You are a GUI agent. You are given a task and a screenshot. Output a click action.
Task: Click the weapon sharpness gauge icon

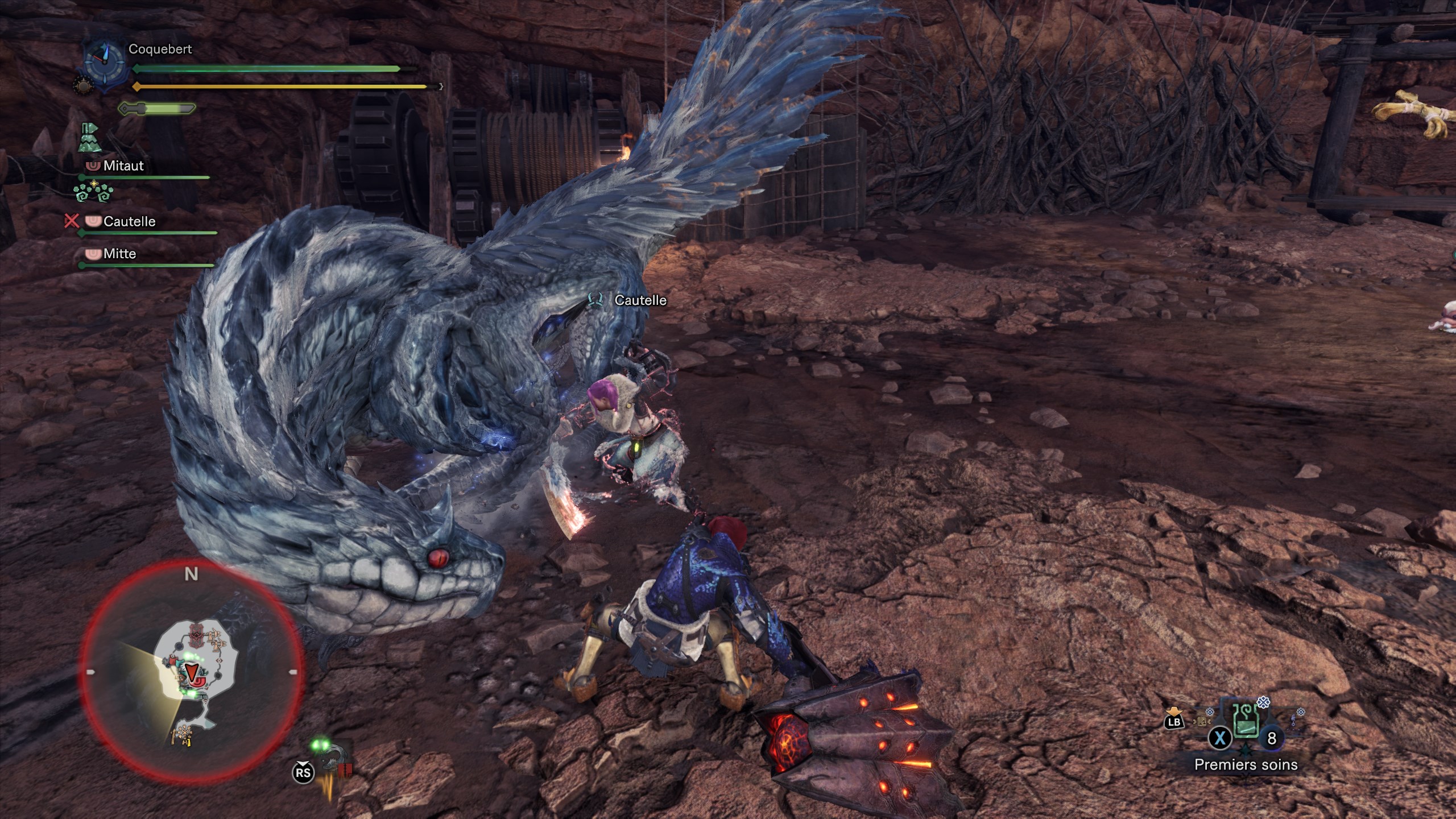point(157,108)
